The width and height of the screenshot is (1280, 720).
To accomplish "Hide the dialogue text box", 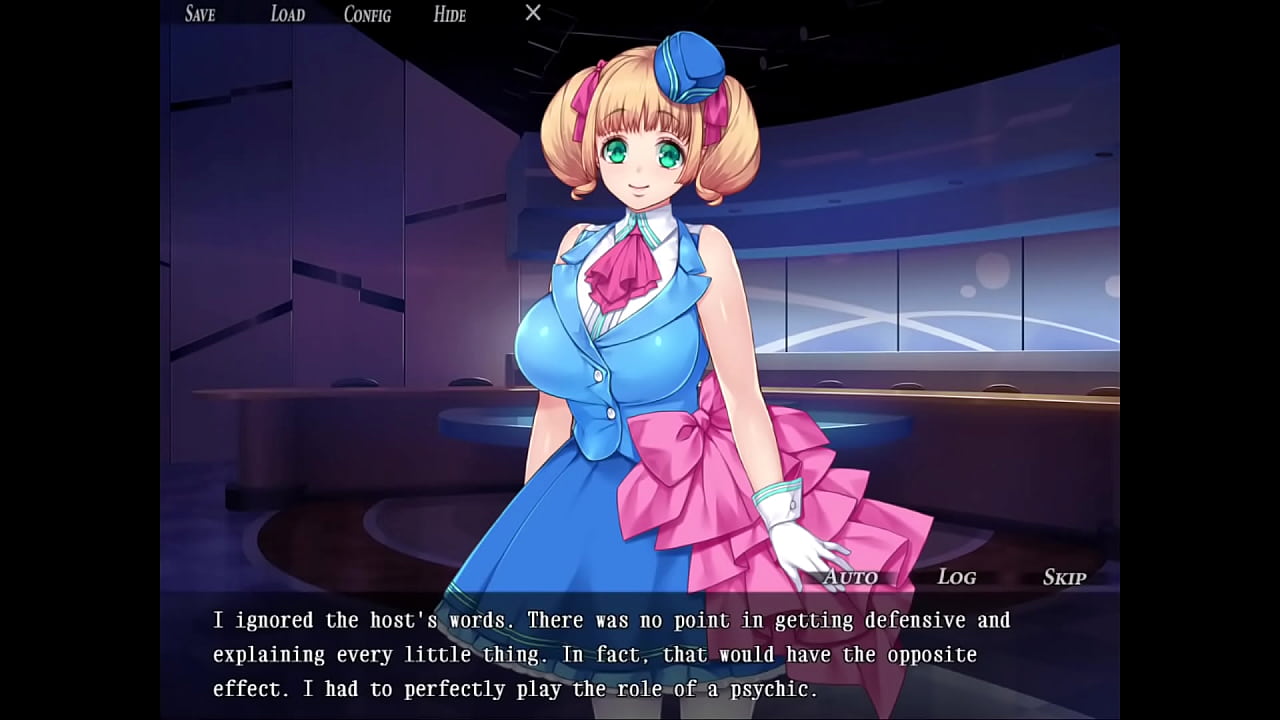I will [449, 14].
